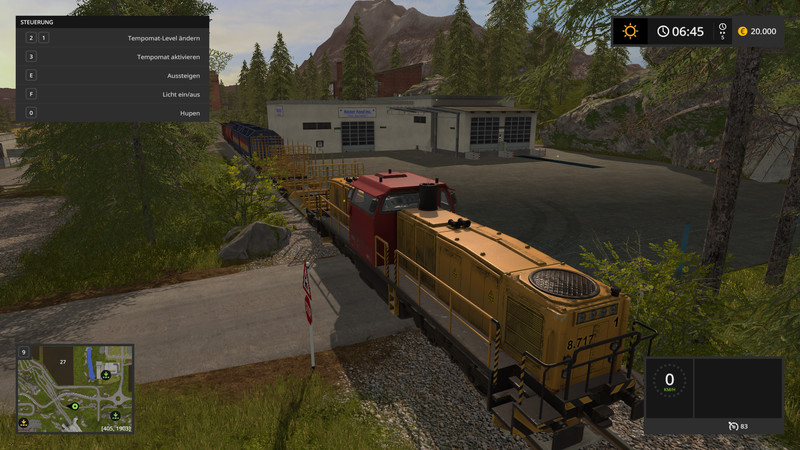Click the sunny weather icon
Viewport: 800px width, 450px height.
629,31
